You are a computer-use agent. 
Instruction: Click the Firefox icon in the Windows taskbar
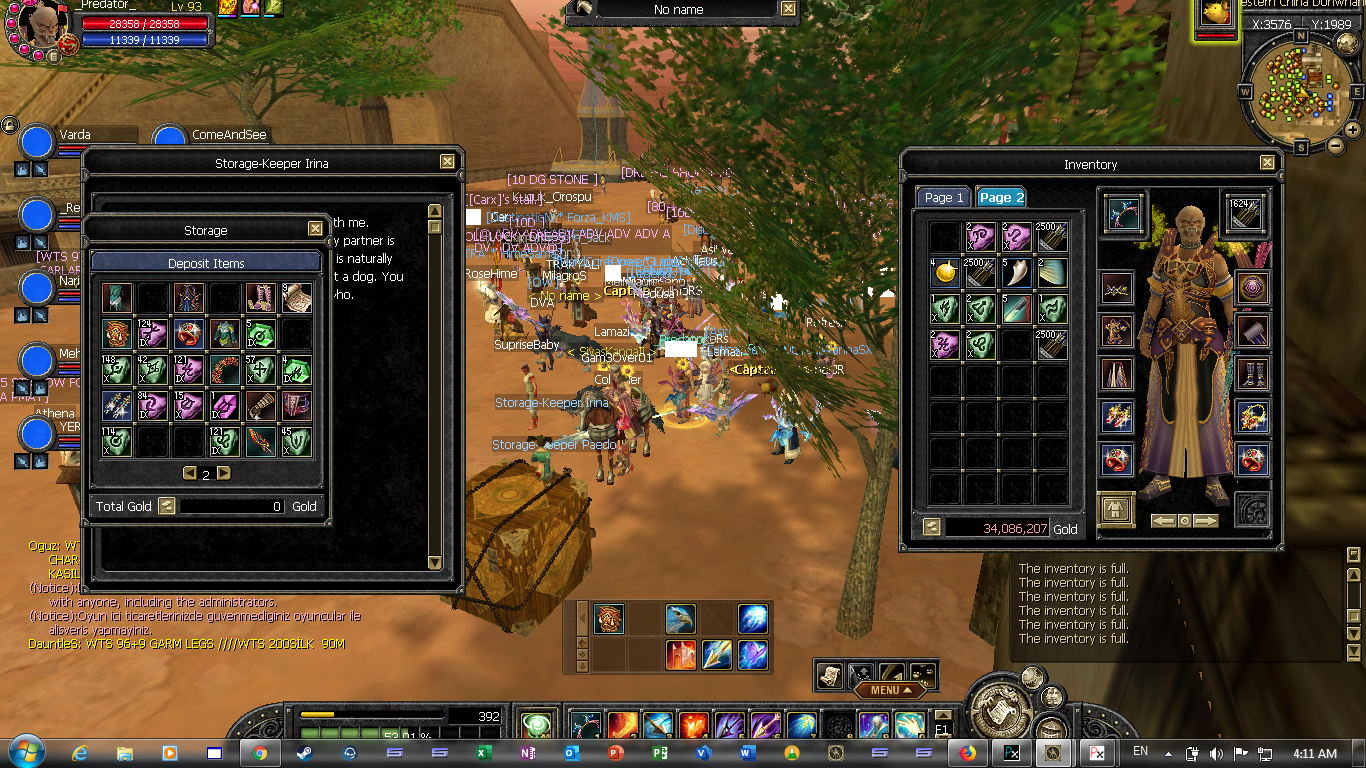coord(967,753)
